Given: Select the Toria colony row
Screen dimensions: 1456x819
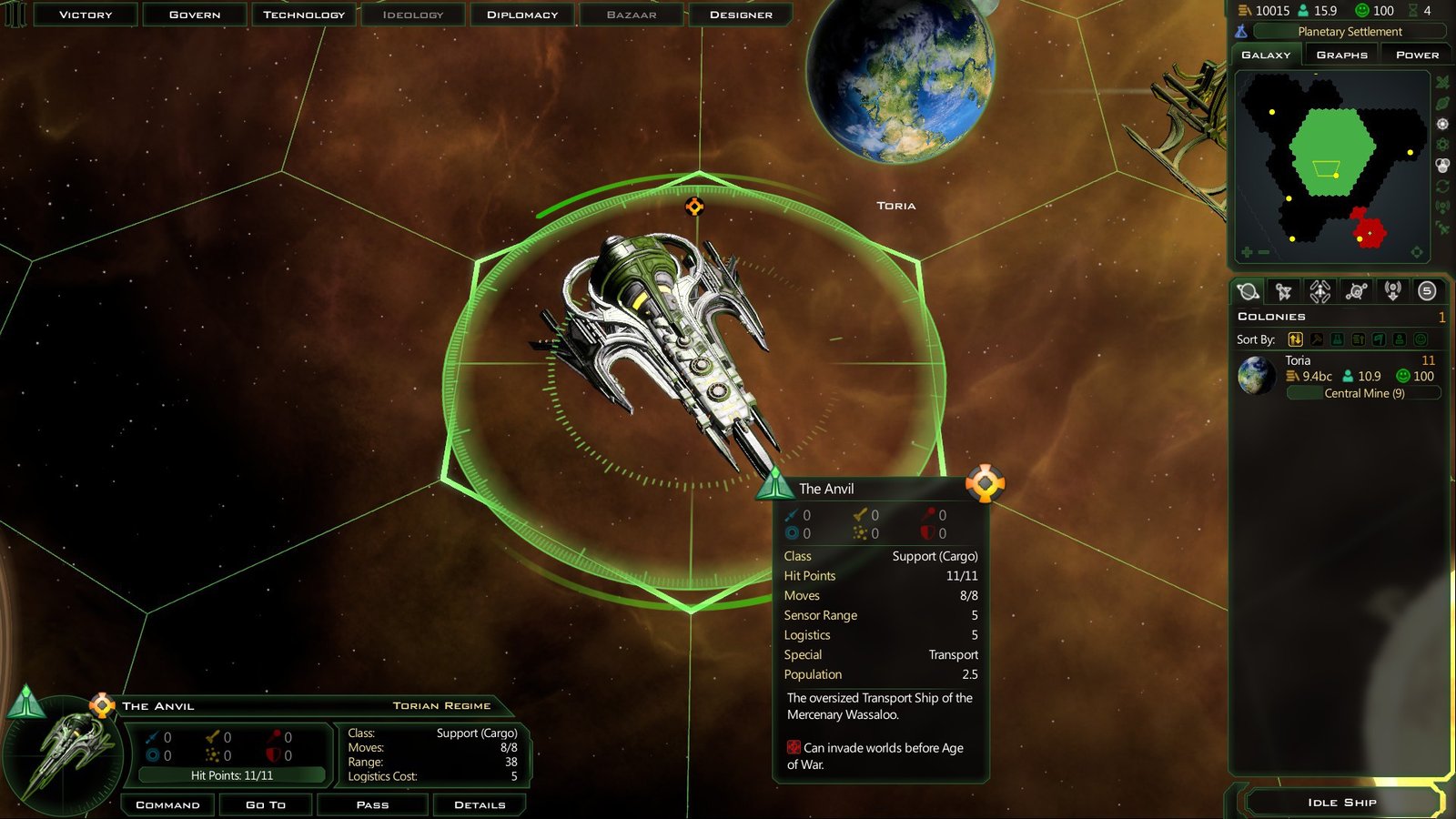Looking at the screenshot, I should pyautogui.click(x=1338, y=377).
